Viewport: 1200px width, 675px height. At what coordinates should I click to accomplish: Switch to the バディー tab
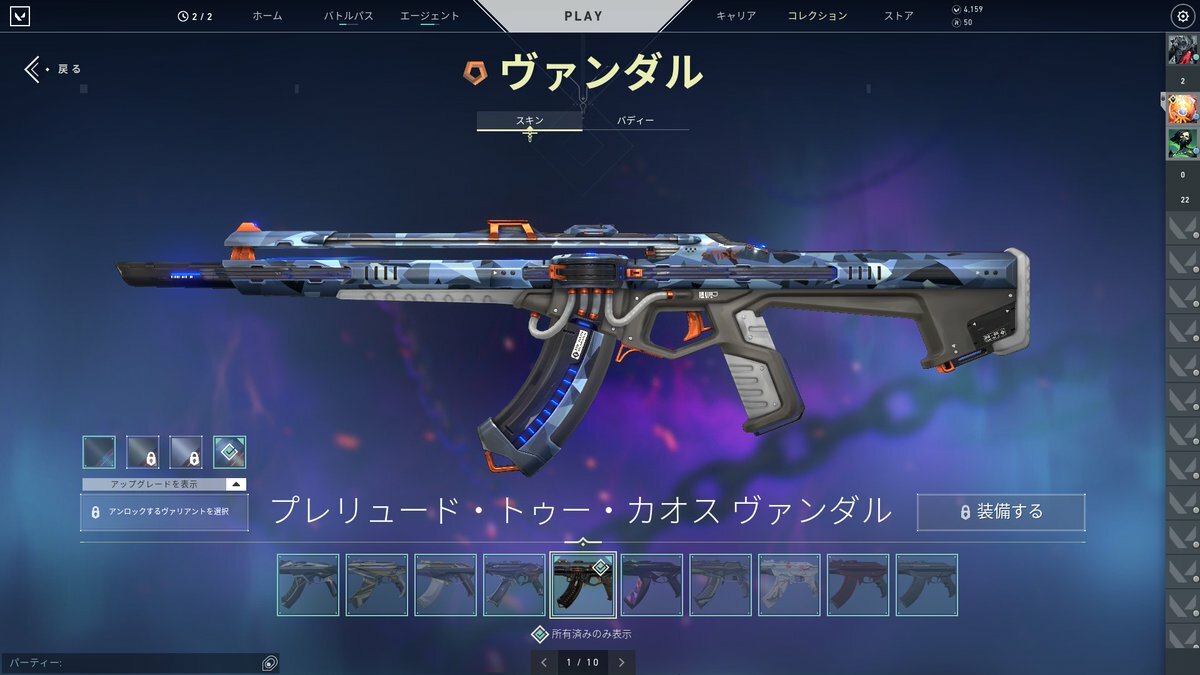point(636,121)
